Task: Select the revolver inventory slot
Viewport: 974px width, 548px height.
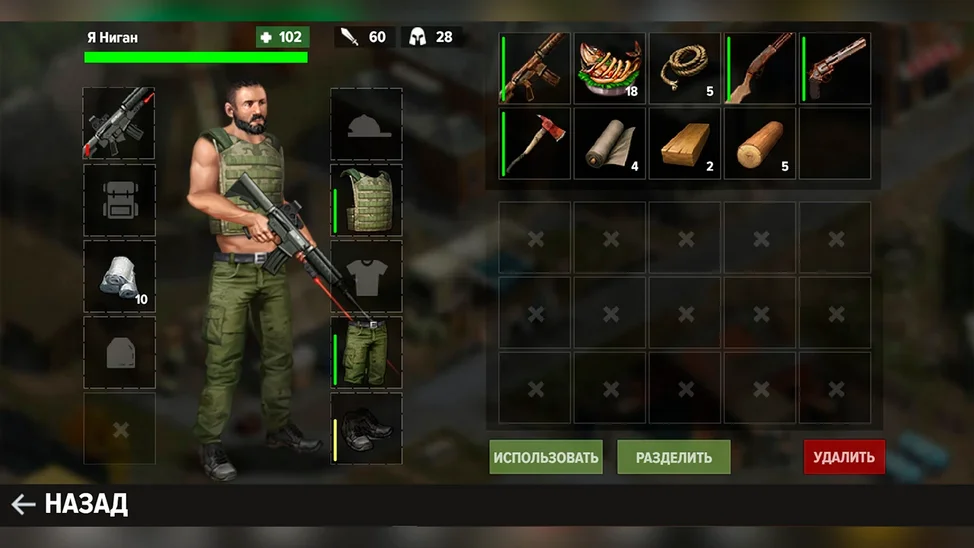Action: click(835, 69)
